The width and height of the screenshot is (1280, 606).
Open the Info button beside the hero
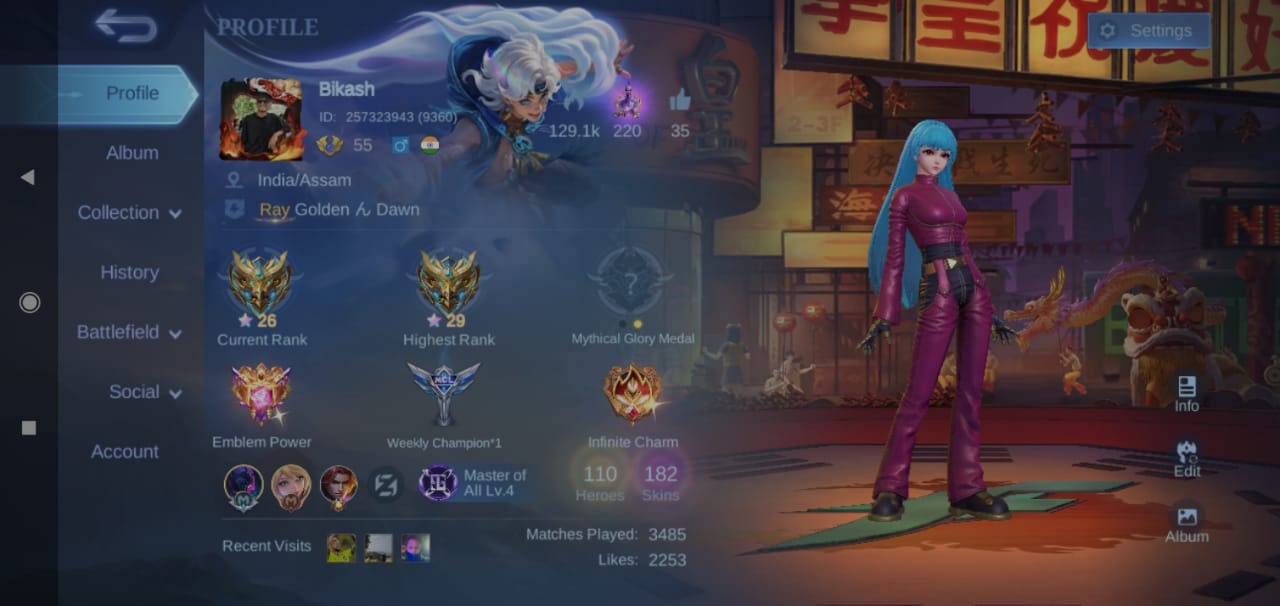(x=1187, y=394)
